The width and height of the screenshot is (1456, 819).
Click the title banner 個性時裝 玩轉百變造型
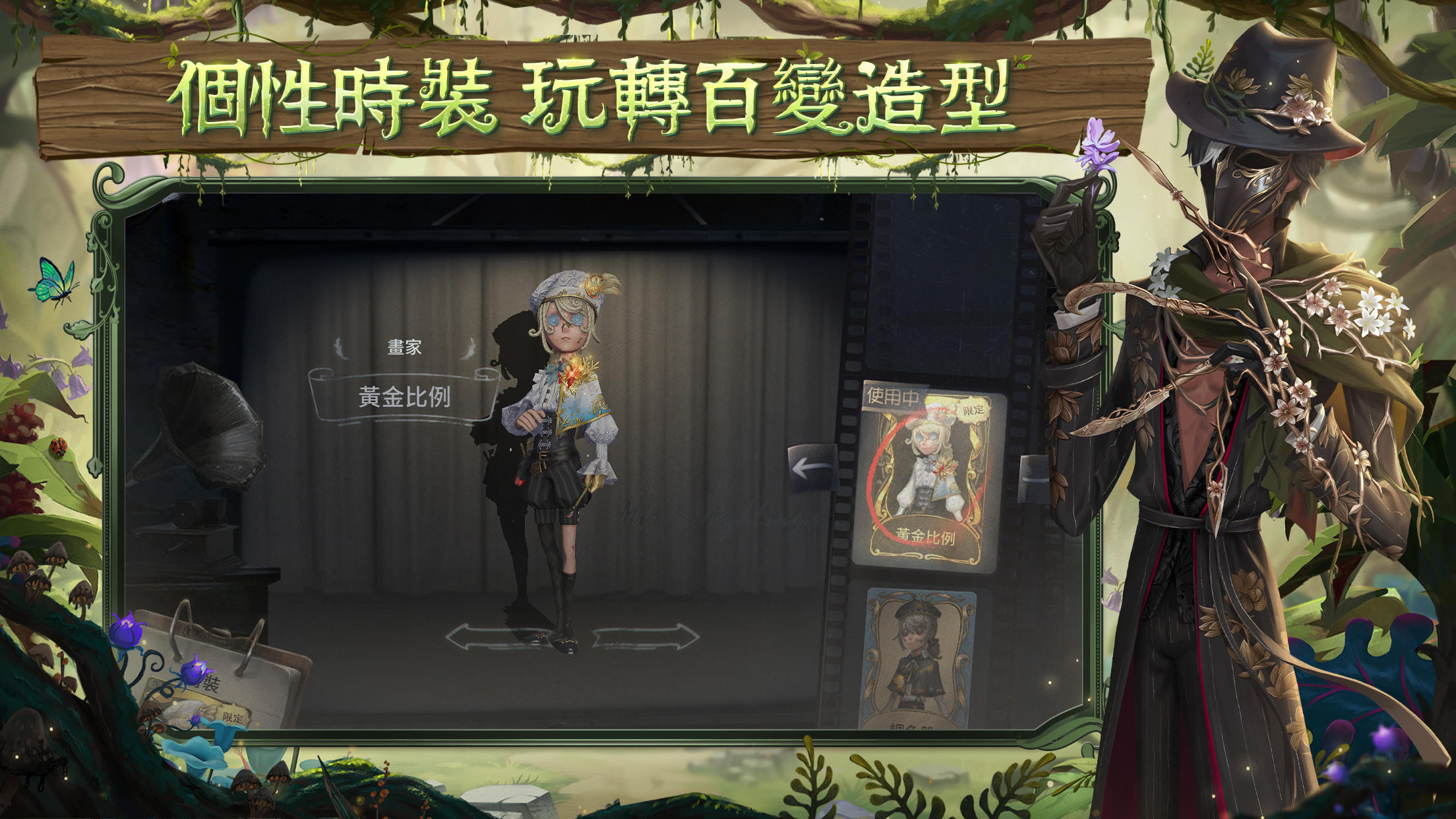[593, 96]
